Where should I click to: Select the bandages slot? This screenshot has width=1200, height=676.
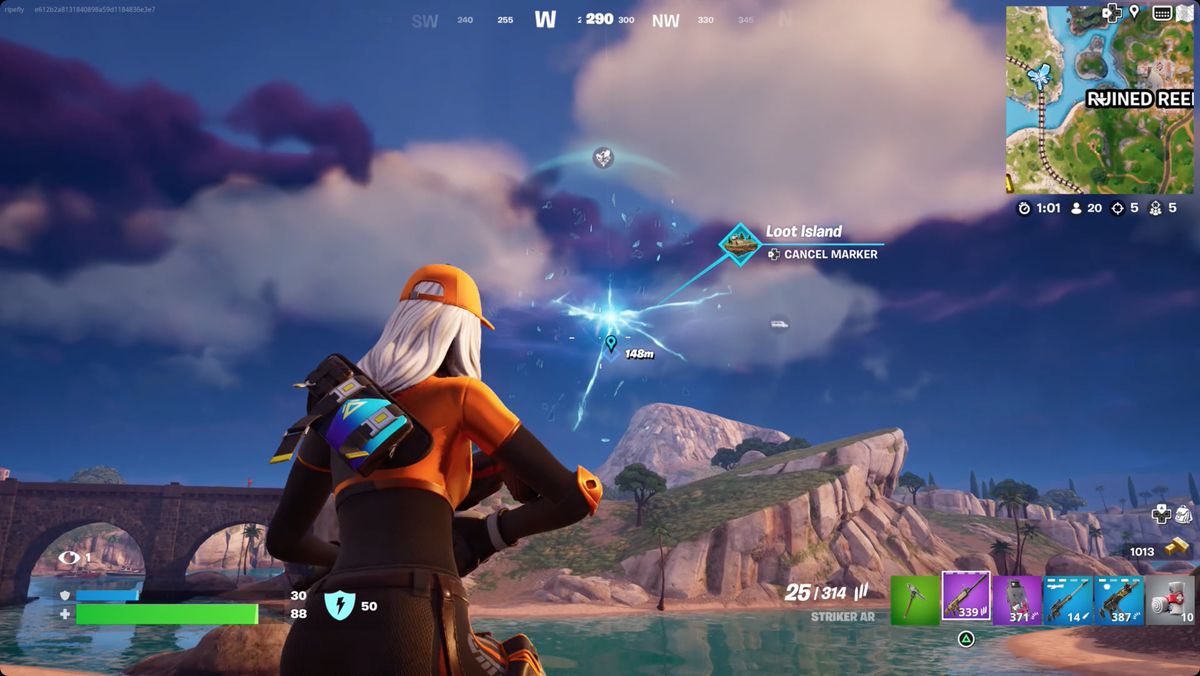[x=1170, y=600]
